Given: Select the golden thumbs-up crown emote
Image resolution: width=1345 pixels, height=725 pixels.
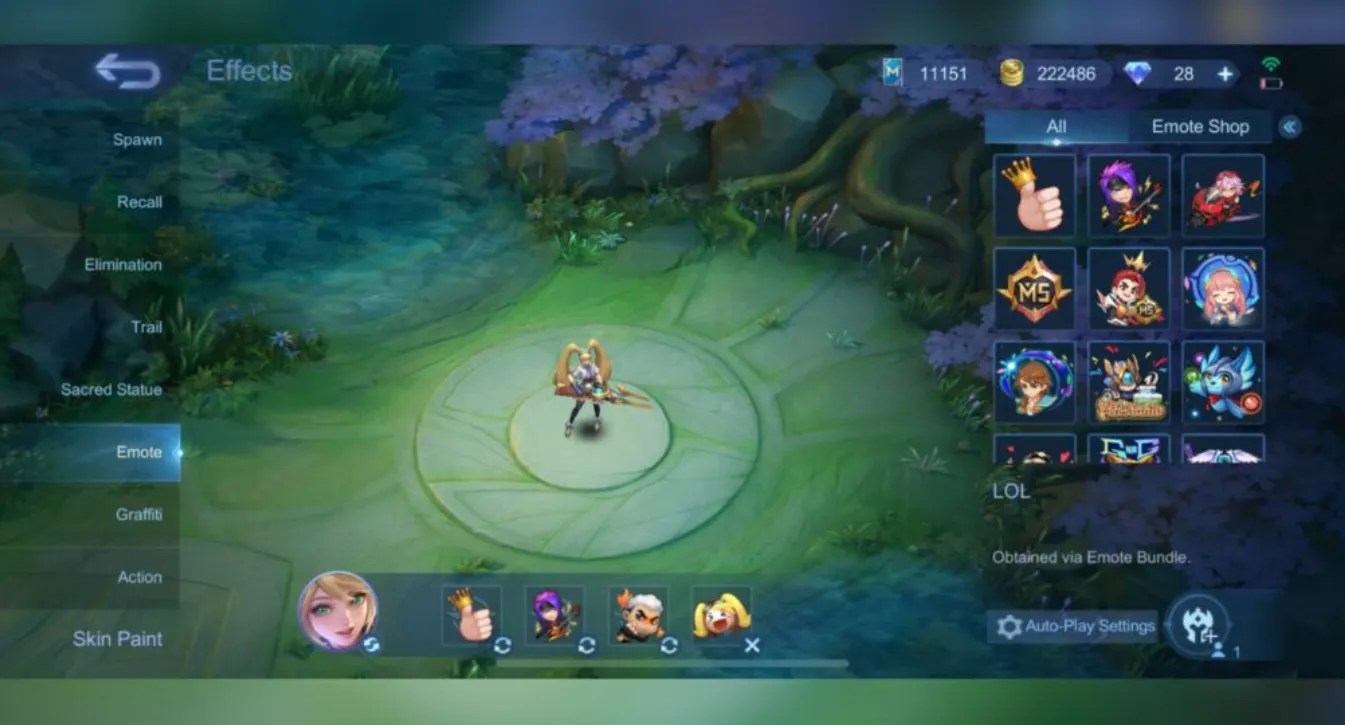Looking at the screenshot, I should click(1034, 195).
